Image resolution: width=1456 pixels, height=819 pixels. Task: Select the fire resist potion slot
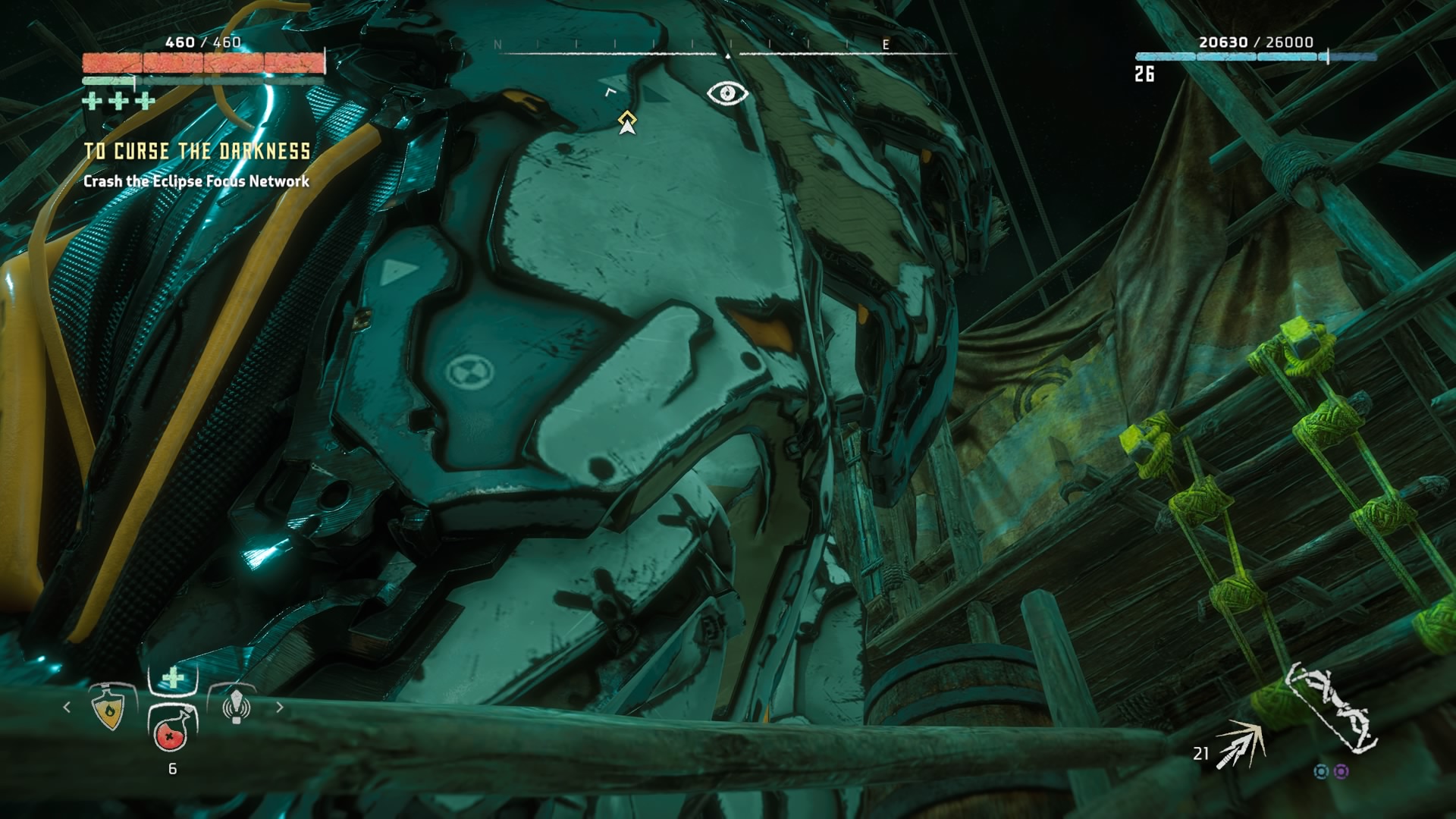click(x=111, y=708)
